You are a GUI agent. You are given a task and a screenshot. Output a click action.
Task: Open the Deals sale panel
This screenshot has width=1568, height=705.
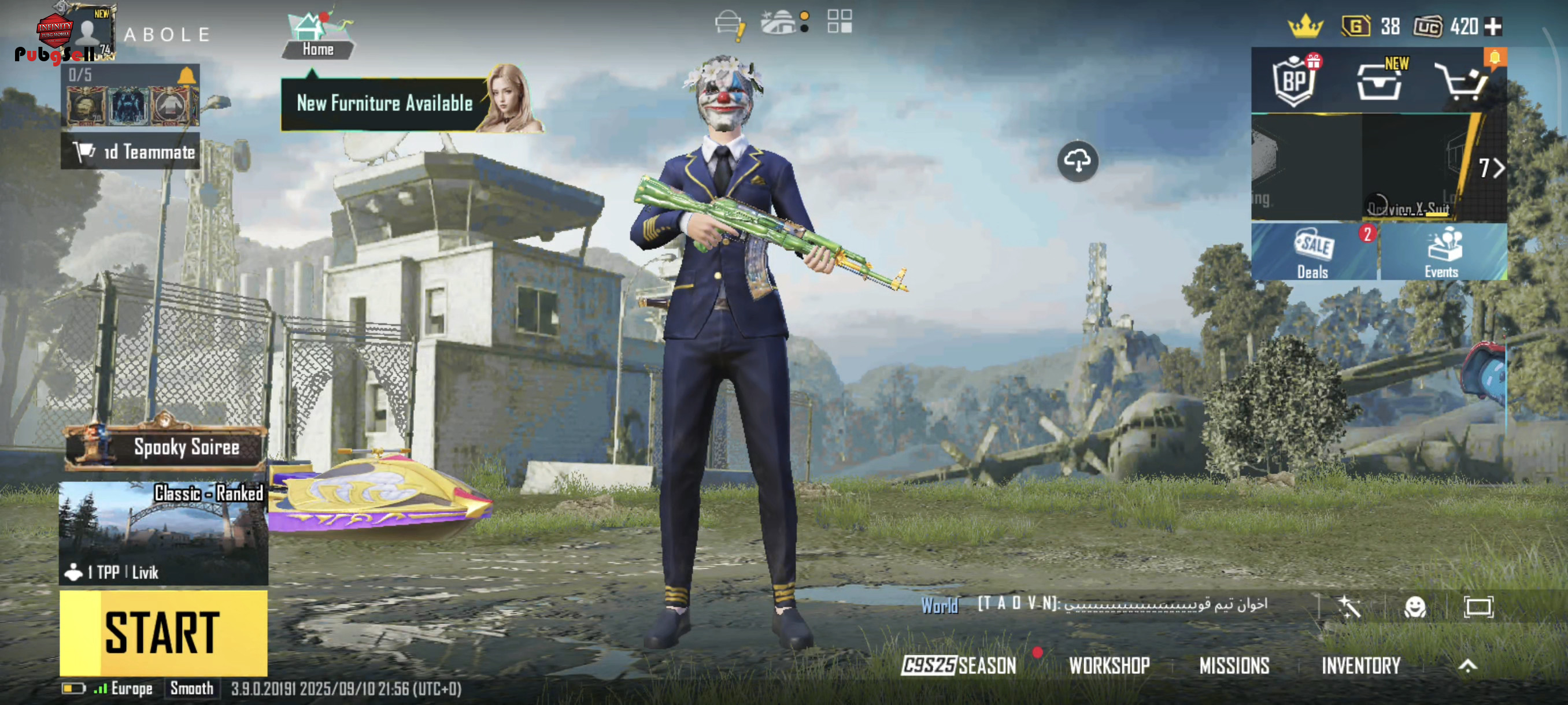[x=1314, y=253]
